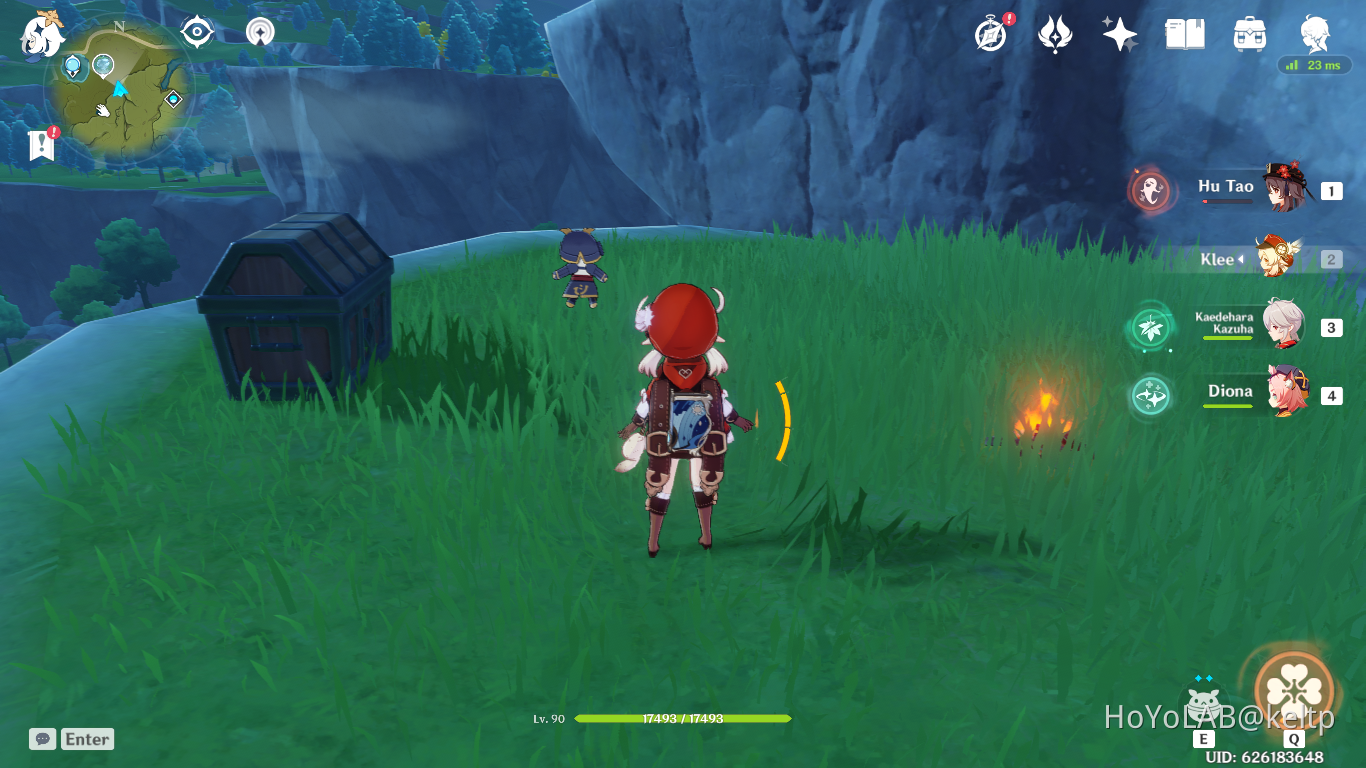Open the Wish screen via the sparkle icon
The width and height of the screenshot is (1366, 768).
coord(1119,33)
